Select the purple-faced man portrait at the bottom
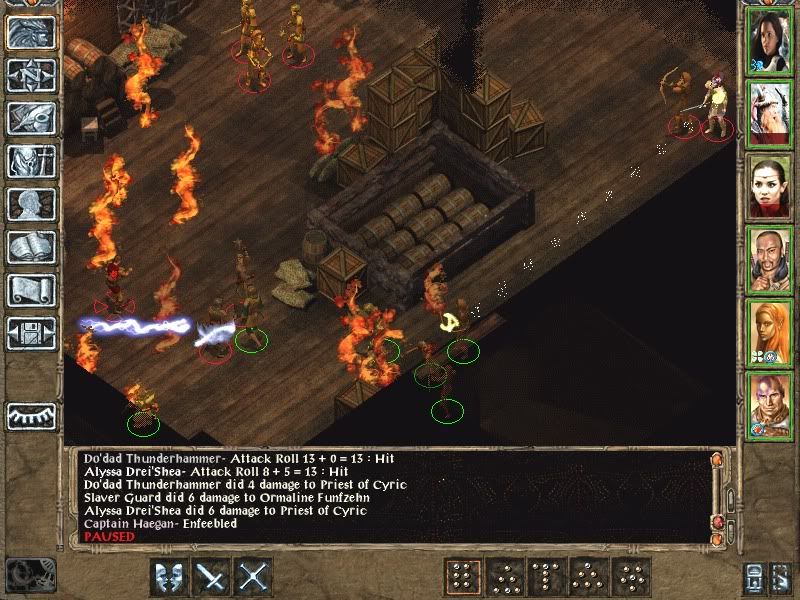800x600 pixels. [769, 404]
